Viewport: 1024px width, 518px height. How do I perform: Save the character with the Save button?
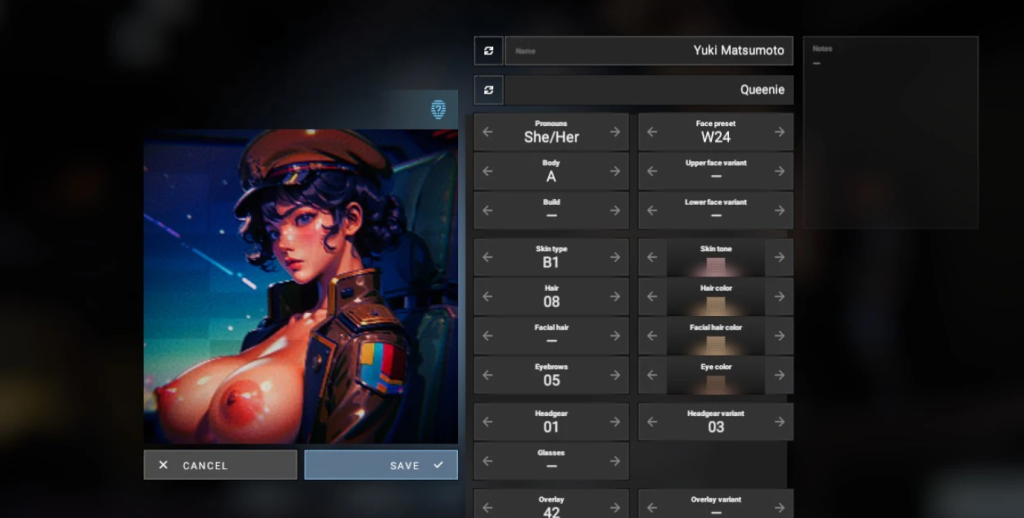coord(381,465)
